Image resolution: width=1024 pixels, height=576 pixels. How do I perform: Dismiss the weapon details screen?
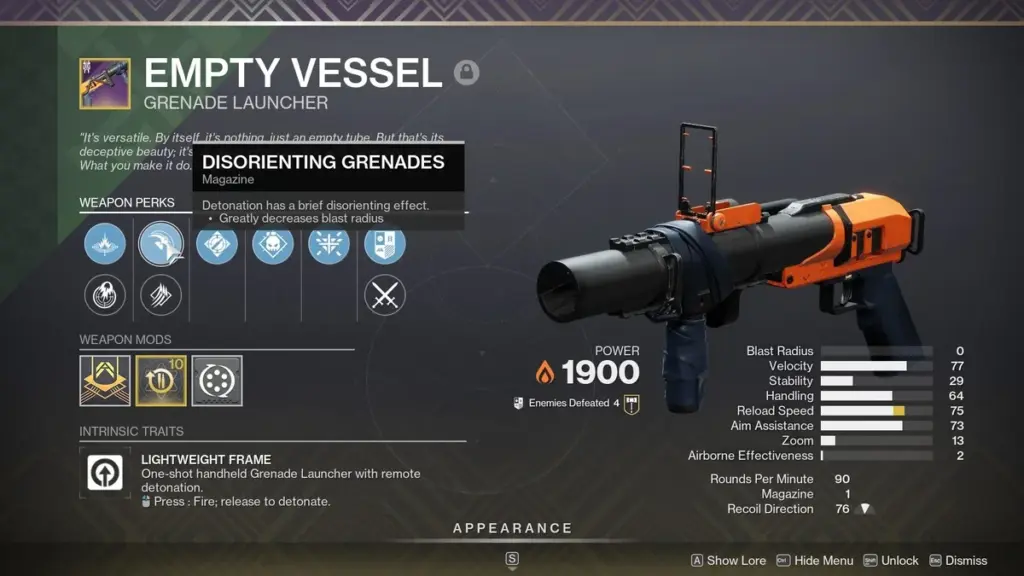[958, 561]
